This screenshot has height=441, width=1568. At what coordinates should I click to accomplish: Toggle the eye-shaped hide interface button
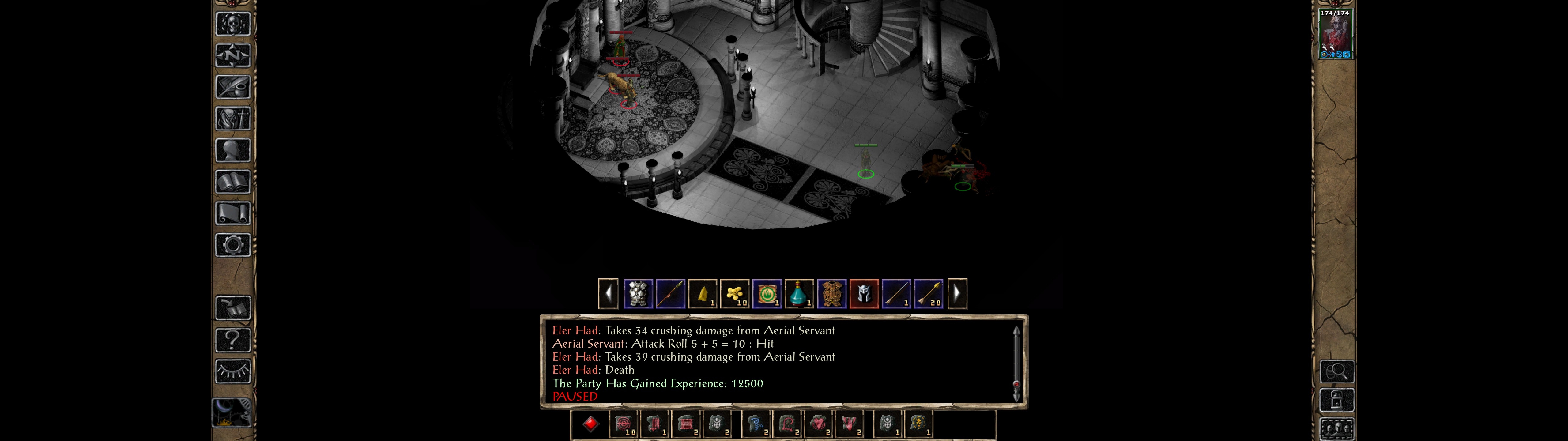click(233, 371)
